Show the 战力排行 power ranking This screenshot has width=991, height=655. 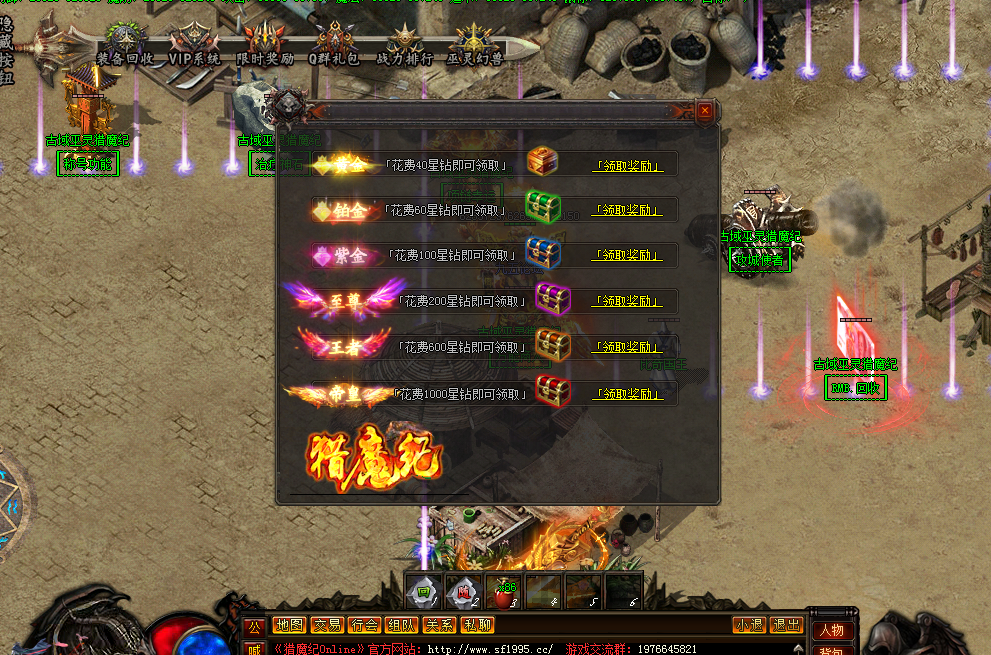[x=404, y=46]
